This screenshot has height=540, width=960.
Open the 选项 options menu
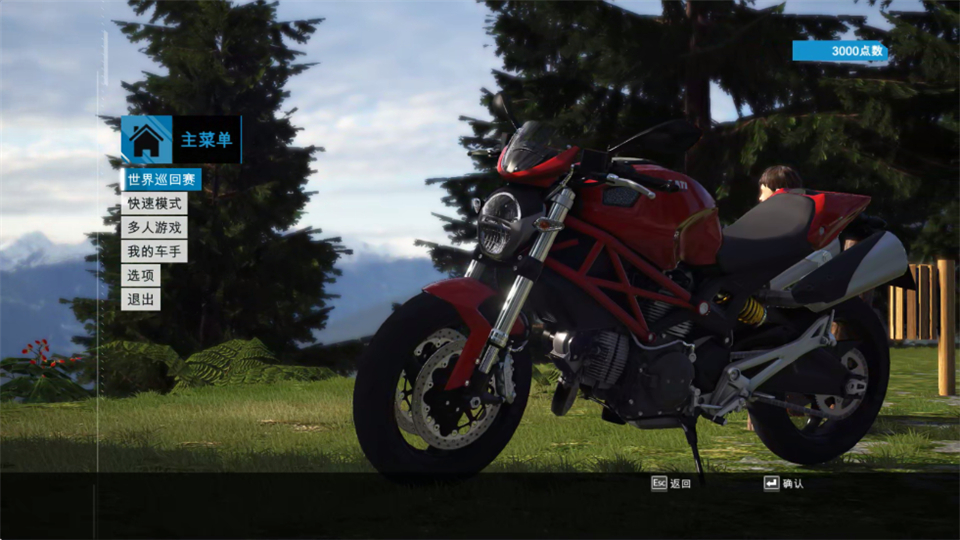tap(141, 276)
